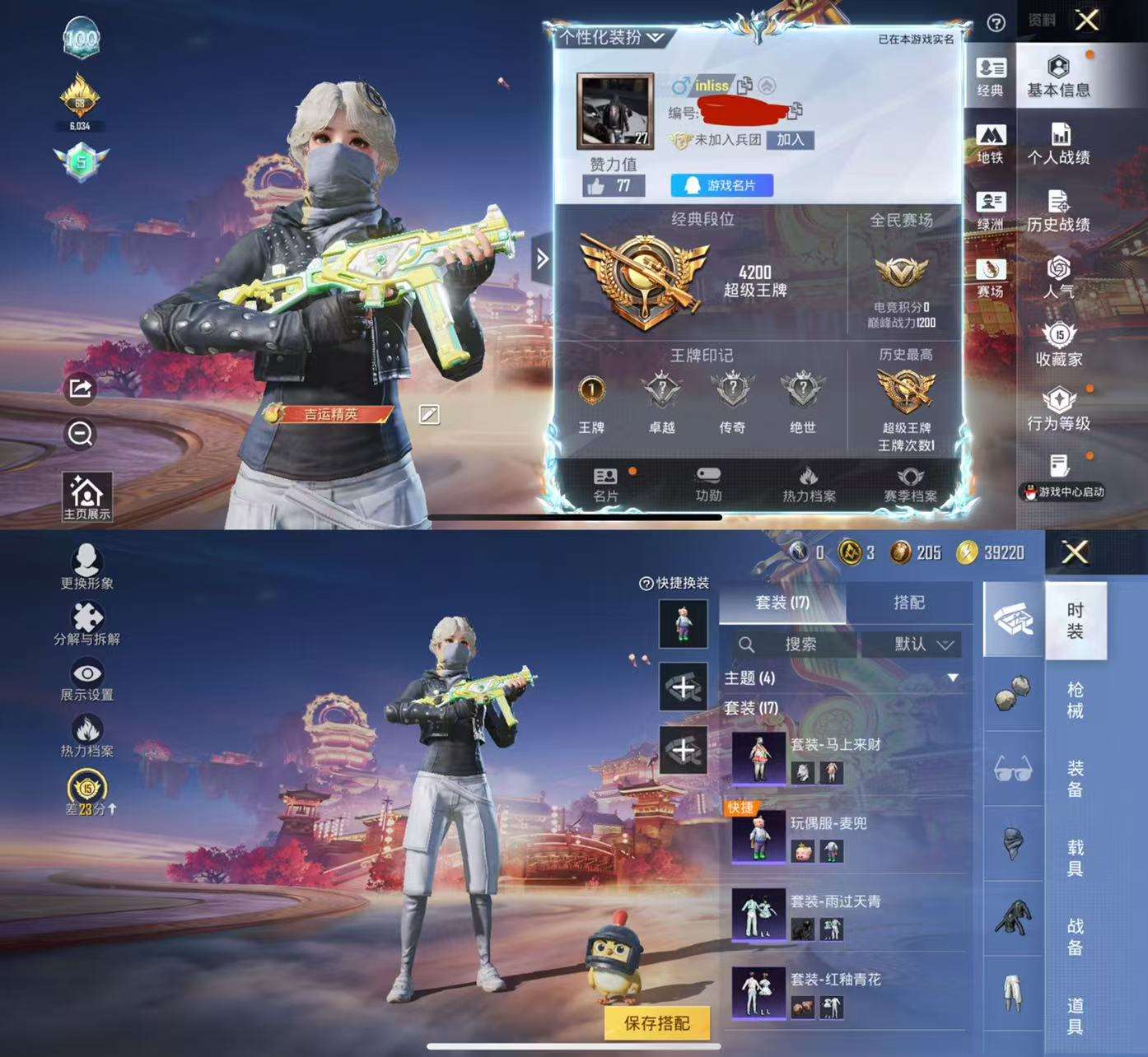Open the 游戏名片 game card
This screenshot has height=1057, width=1148.
point(721,185)
